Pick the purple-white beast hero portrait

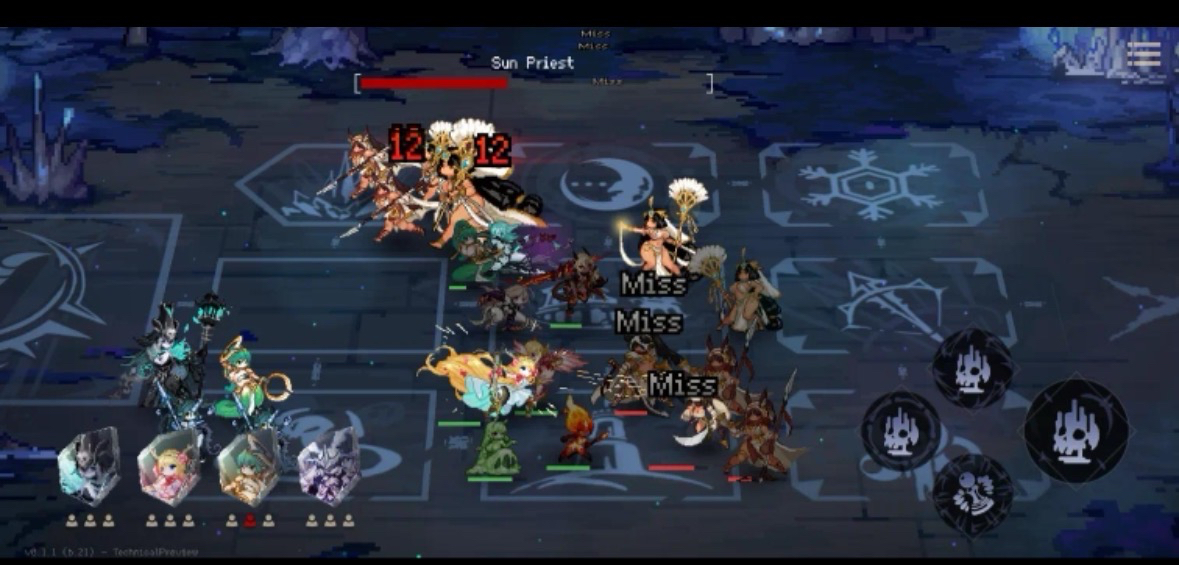328,468
